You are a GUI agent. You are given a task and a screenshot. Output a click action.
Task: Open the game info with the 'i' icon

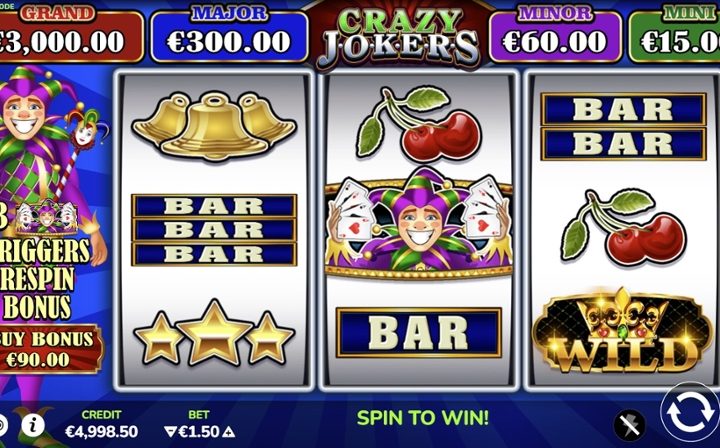[x=33, y=424]
